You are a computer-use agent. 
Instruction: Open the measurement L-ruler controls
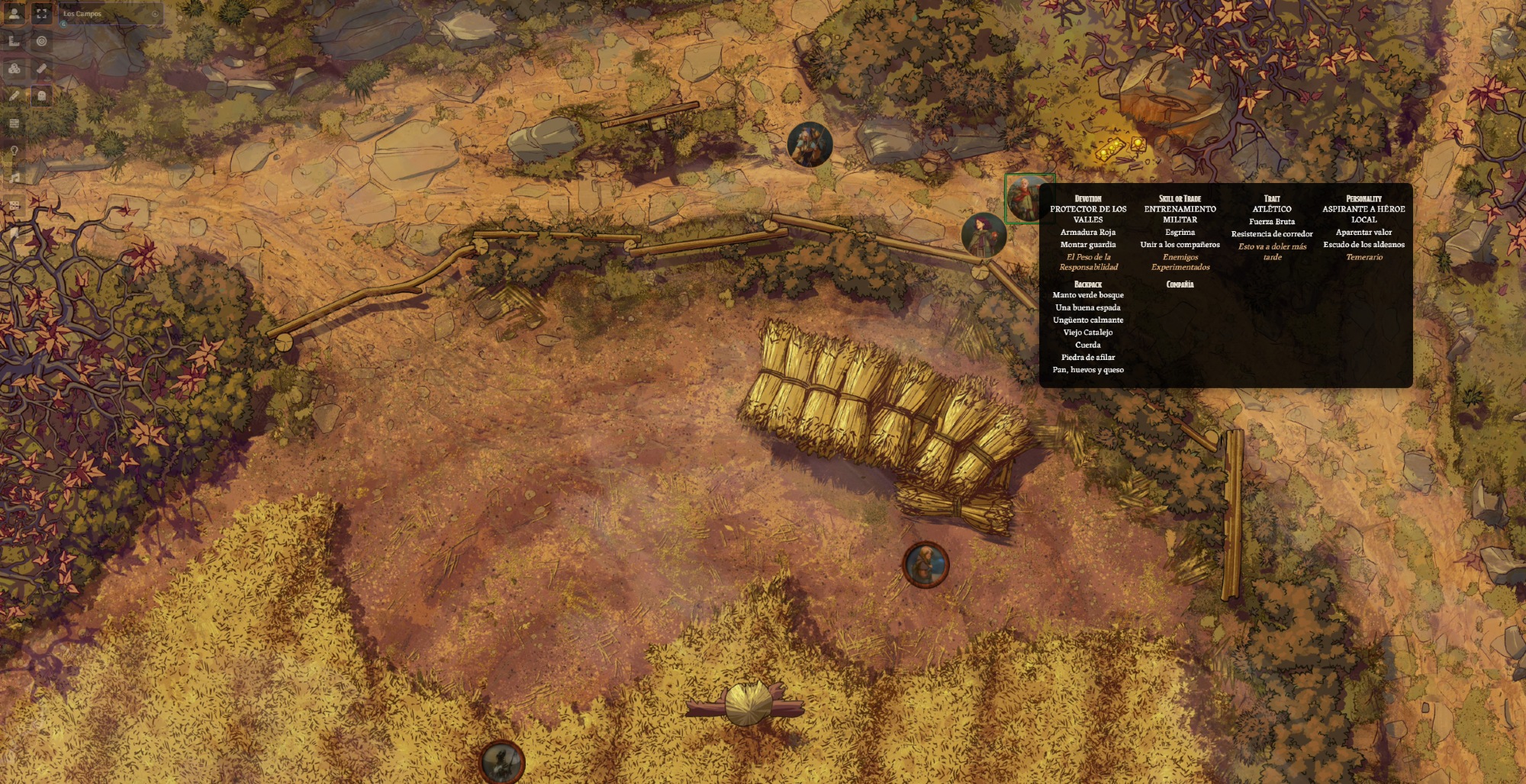(x=14, y=42)
